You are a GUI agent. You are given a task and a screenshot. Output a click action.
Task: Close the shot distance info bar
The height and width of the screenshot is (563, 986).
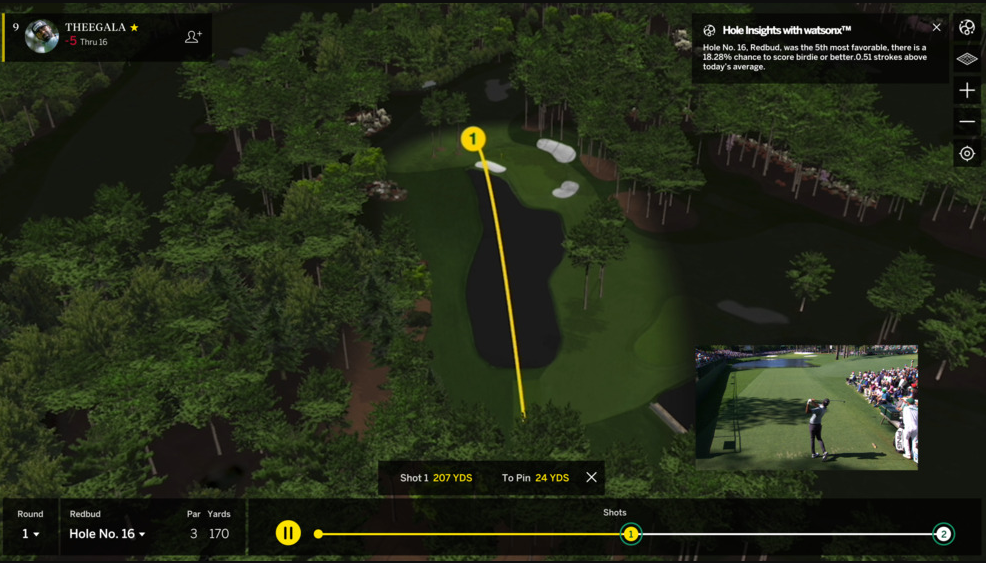tap(592, 478)
